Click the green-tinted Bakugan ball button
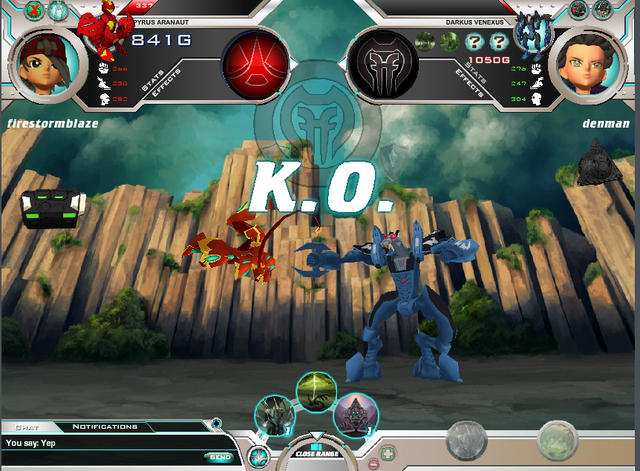Viewport: 640px width, 471px height. click(559, 440)
